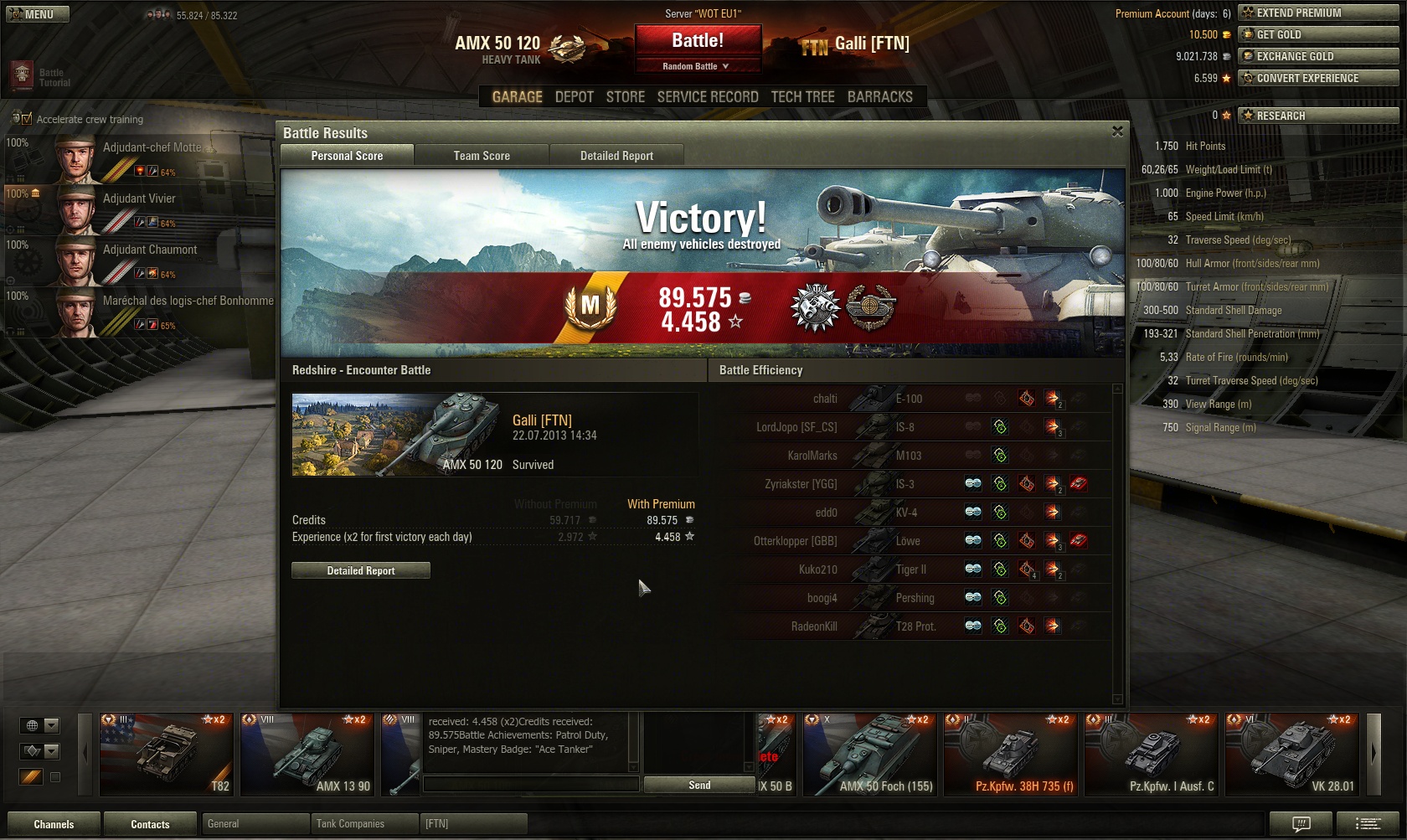View the Service Record
Image resolution: width=1407 pixels, height=840 pixels.
708,97
